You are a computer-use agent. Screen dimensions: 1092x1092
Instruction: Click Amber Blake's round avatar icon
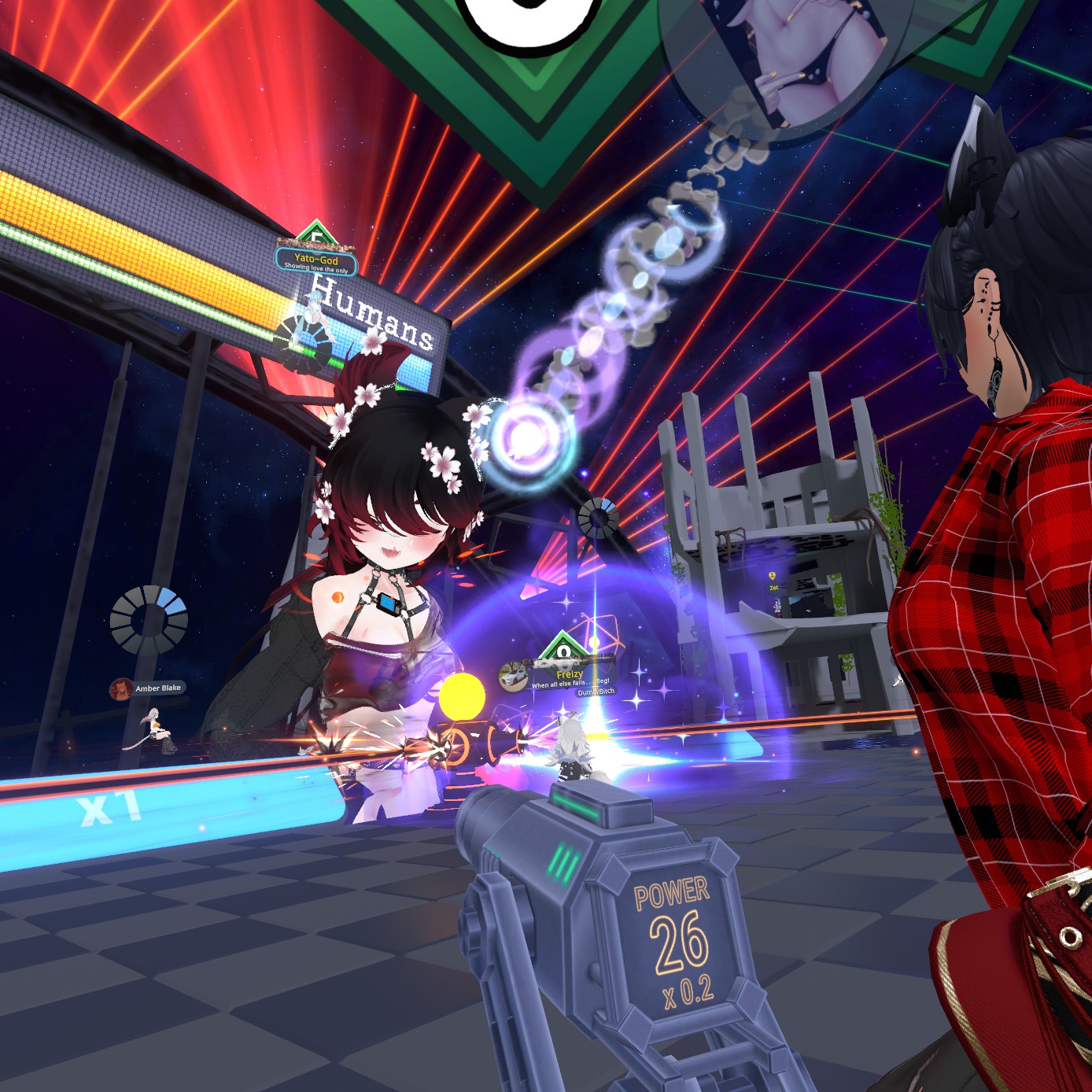point(121,689)
